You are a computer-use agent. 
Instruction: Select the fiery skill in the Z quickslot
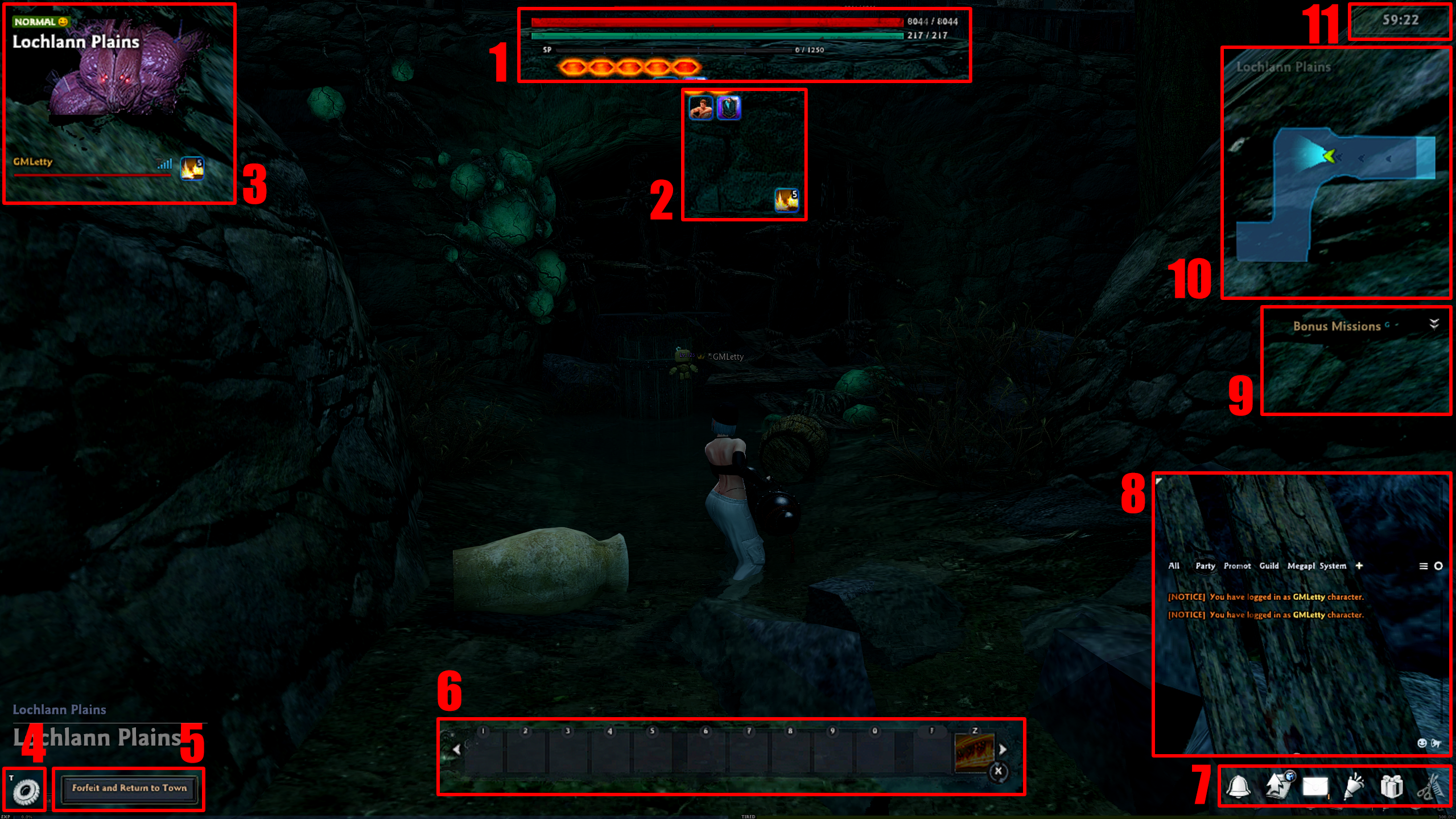974,751
